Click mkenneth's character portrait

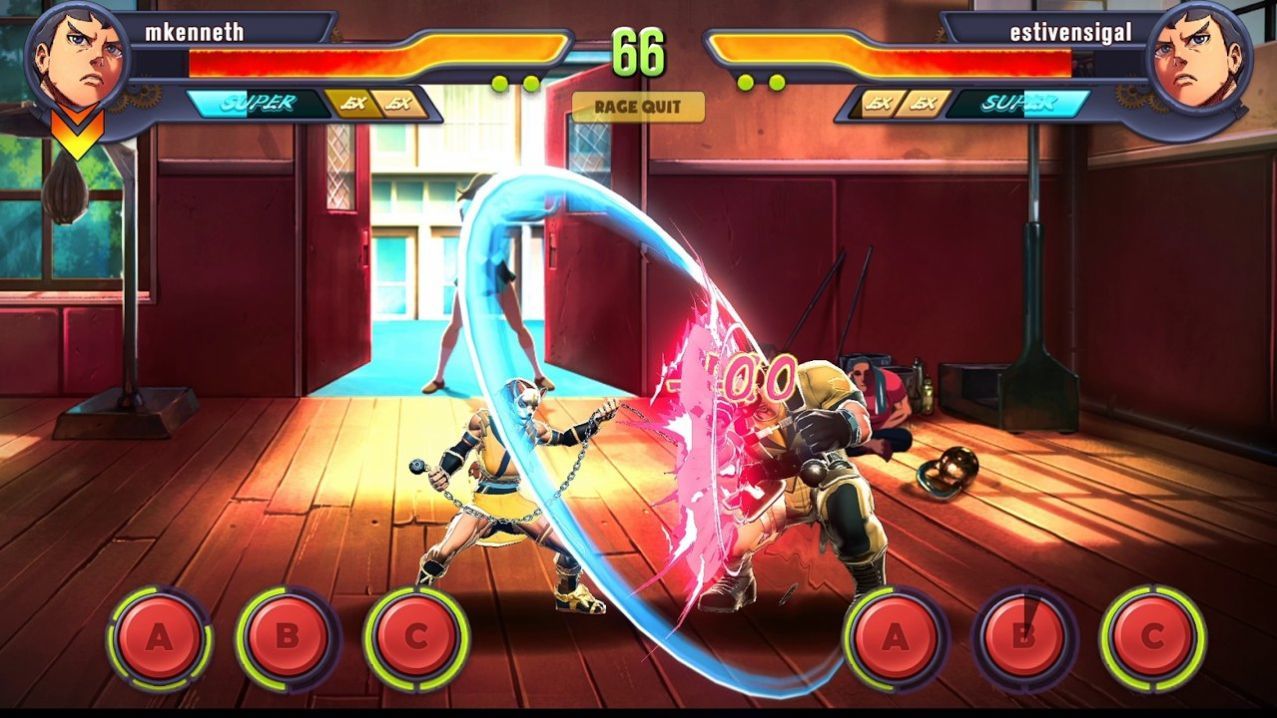tap(78, 58)
